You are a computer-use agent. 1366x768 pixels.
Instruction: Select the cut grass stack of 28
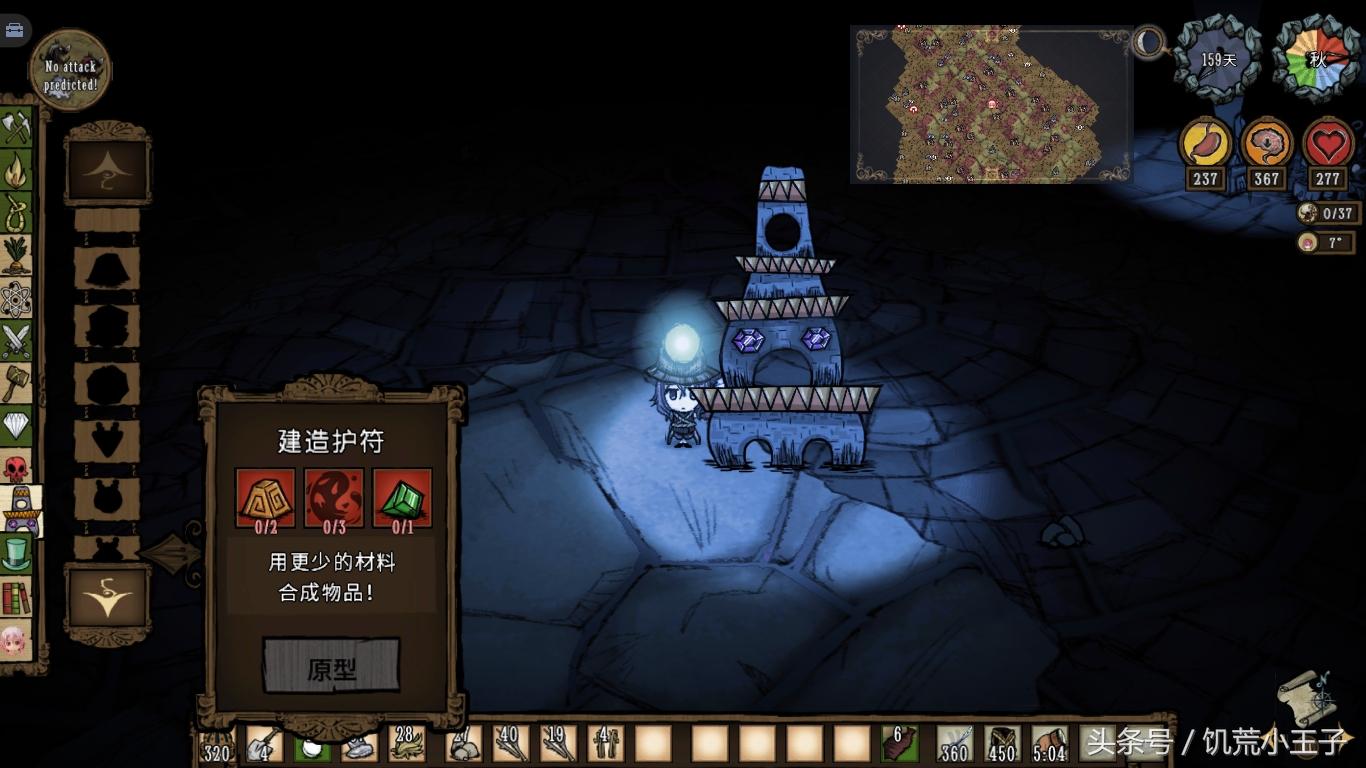click(x=407, y=745)
